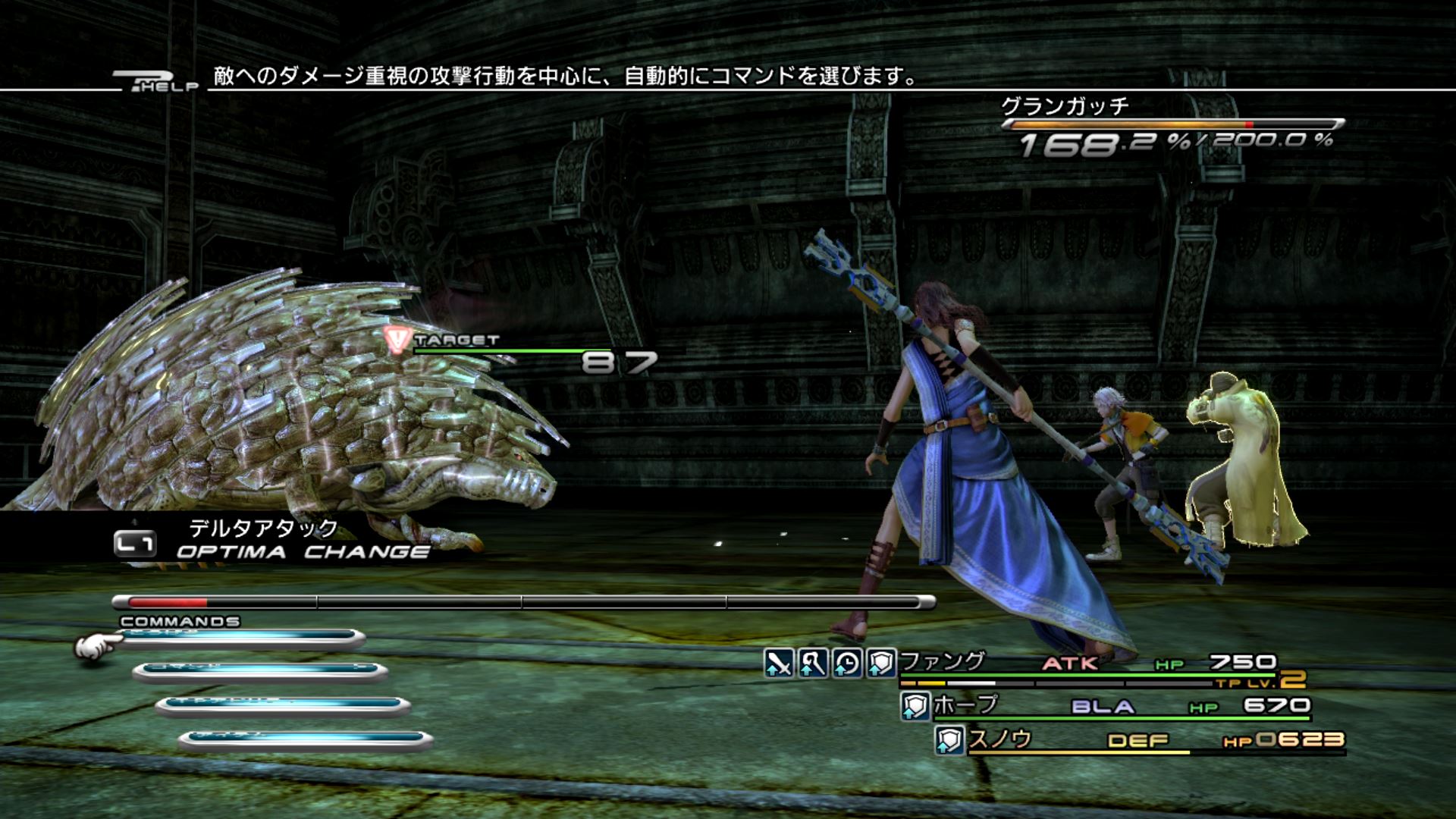
Task: Click Fang's Haste clock buff icon
Action: [847, 664]
